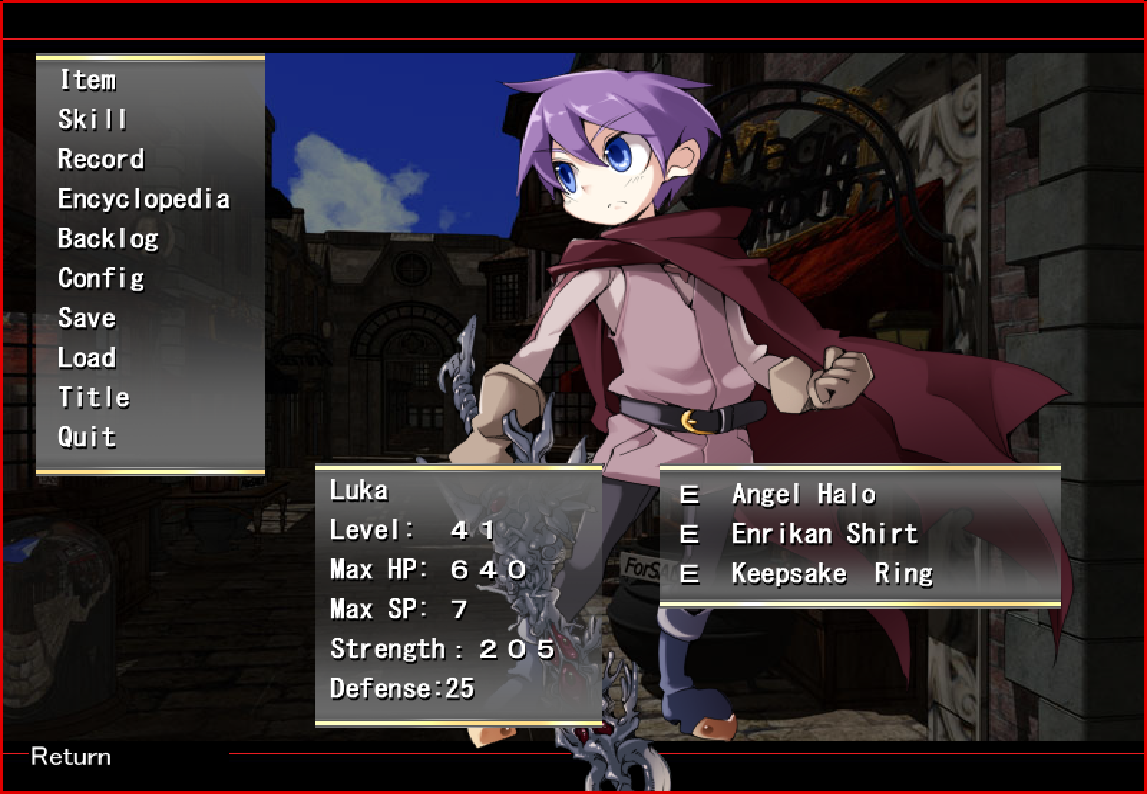Viewport: 1147px width, 794px height.
Task: Select the equipped Enrikan Shirt
Action: (x=824, y=534)
